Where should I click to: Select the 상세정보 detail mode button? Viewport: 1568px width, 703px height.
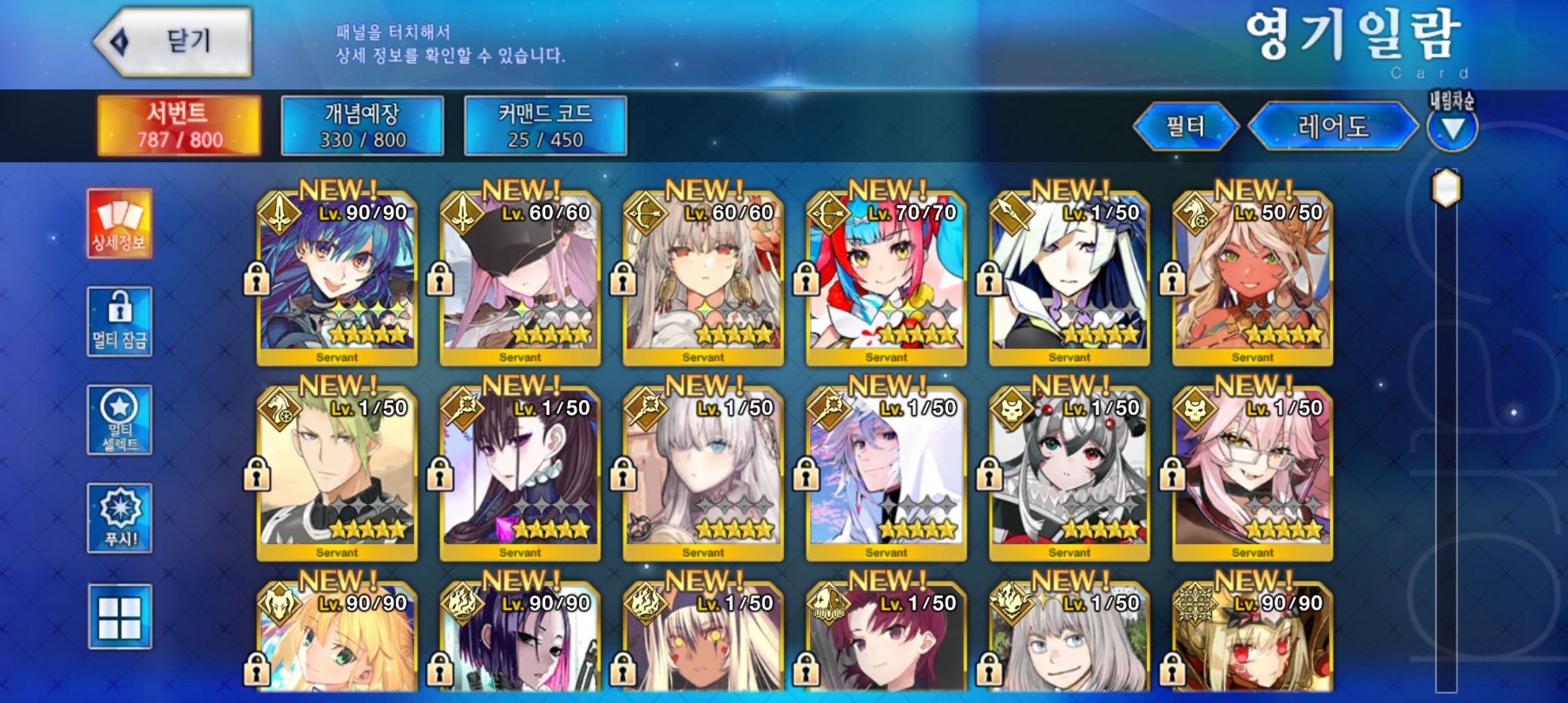[x=119, y=223]
